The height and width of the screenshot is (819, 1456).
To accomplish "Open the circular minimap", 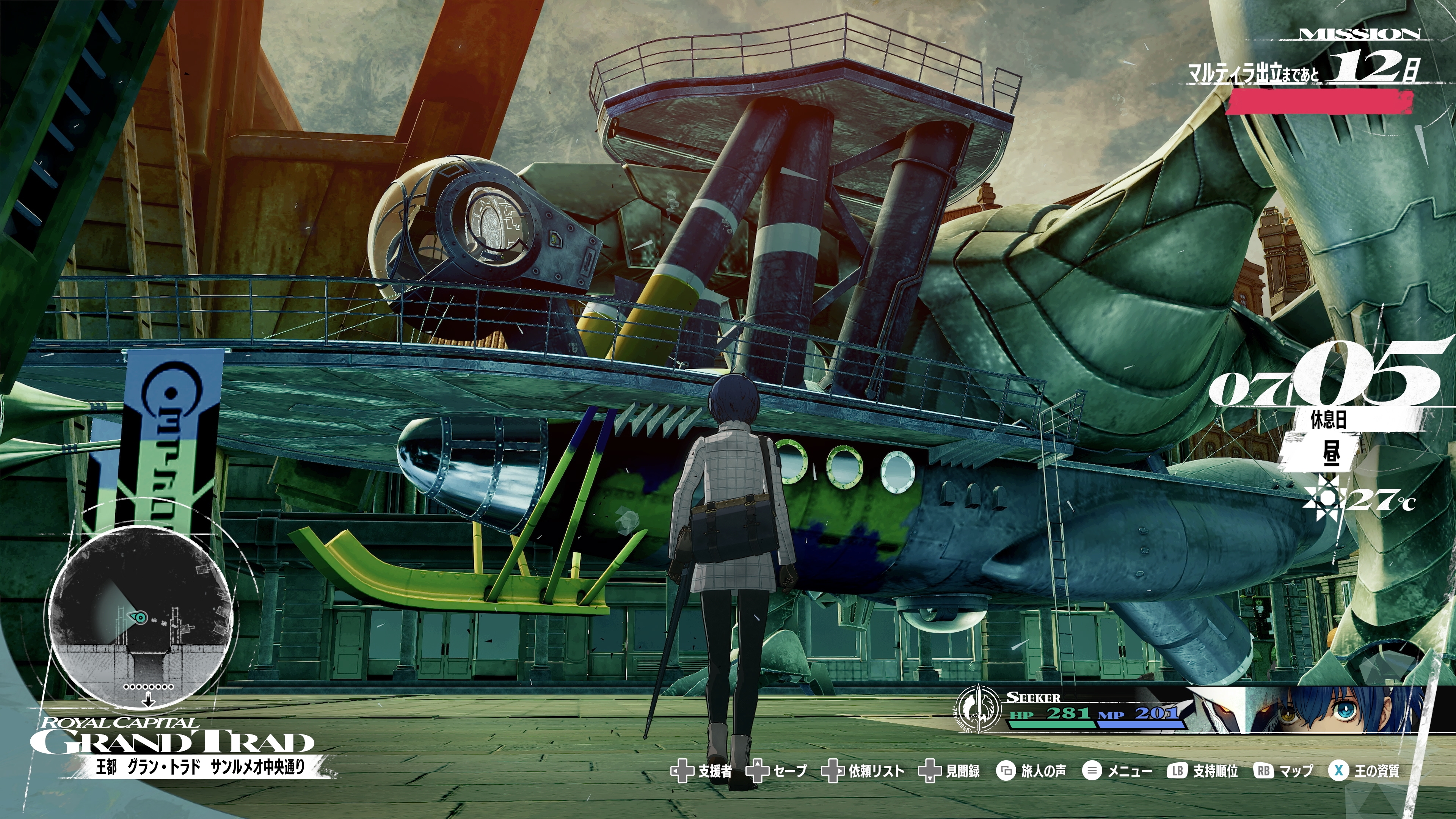I will [x=141, y=616].
